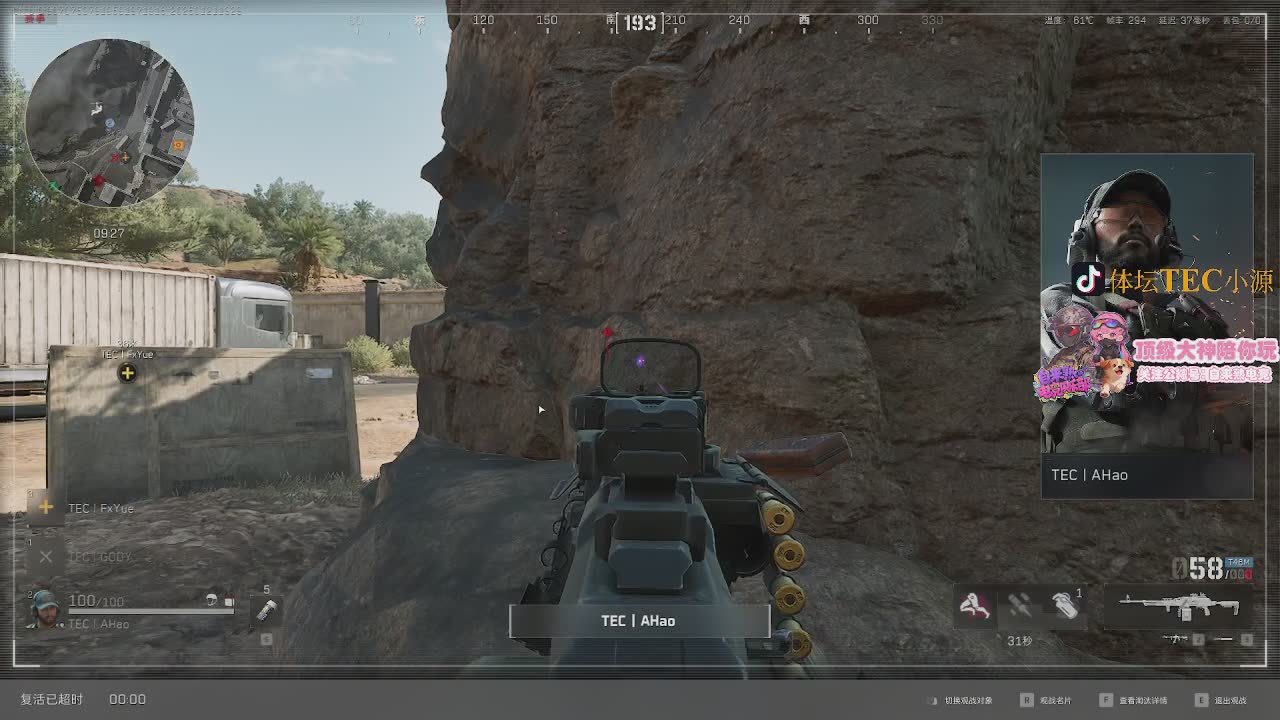Select teammate TEC | FxYue in squad list
The height and width of the screenshot is (720, 1280).
100,508
